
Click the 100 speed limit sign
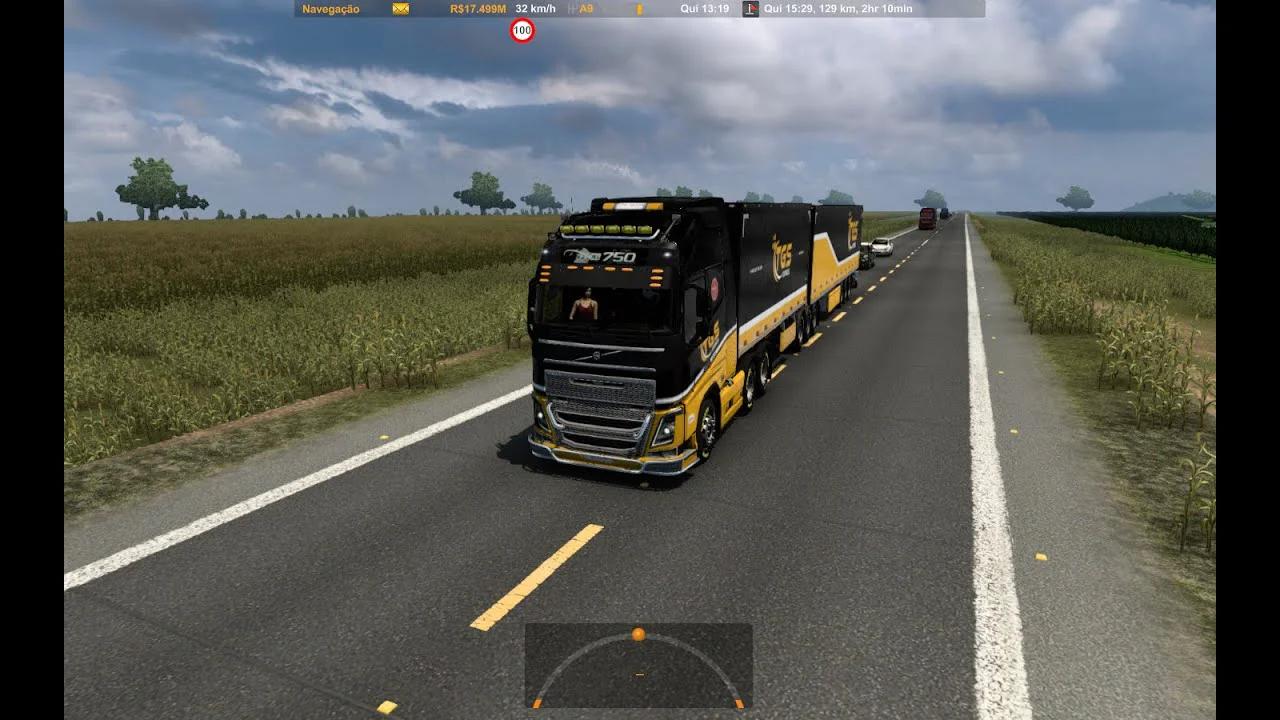pos(522,31)
